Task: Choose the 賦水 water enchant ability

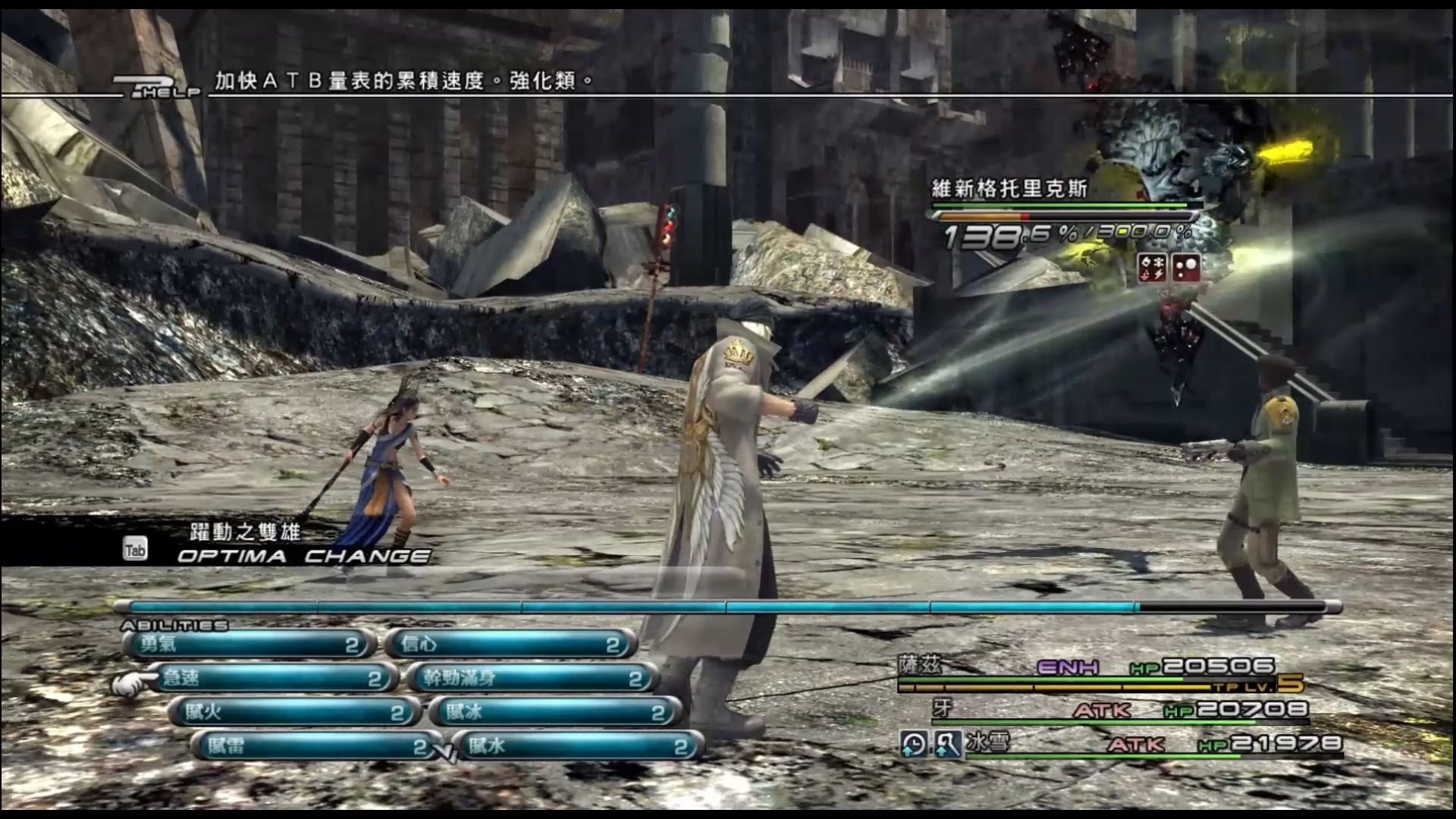Action: click(578, 746)
